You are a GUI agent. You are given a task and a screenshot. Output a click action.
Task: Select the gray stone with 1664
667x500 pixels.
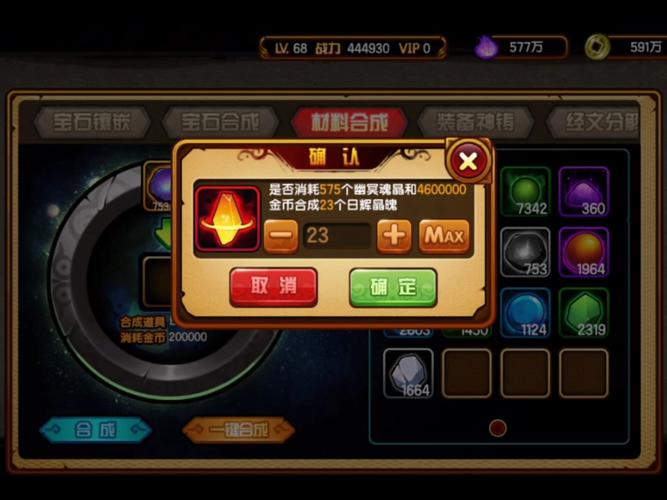(408, 373)
